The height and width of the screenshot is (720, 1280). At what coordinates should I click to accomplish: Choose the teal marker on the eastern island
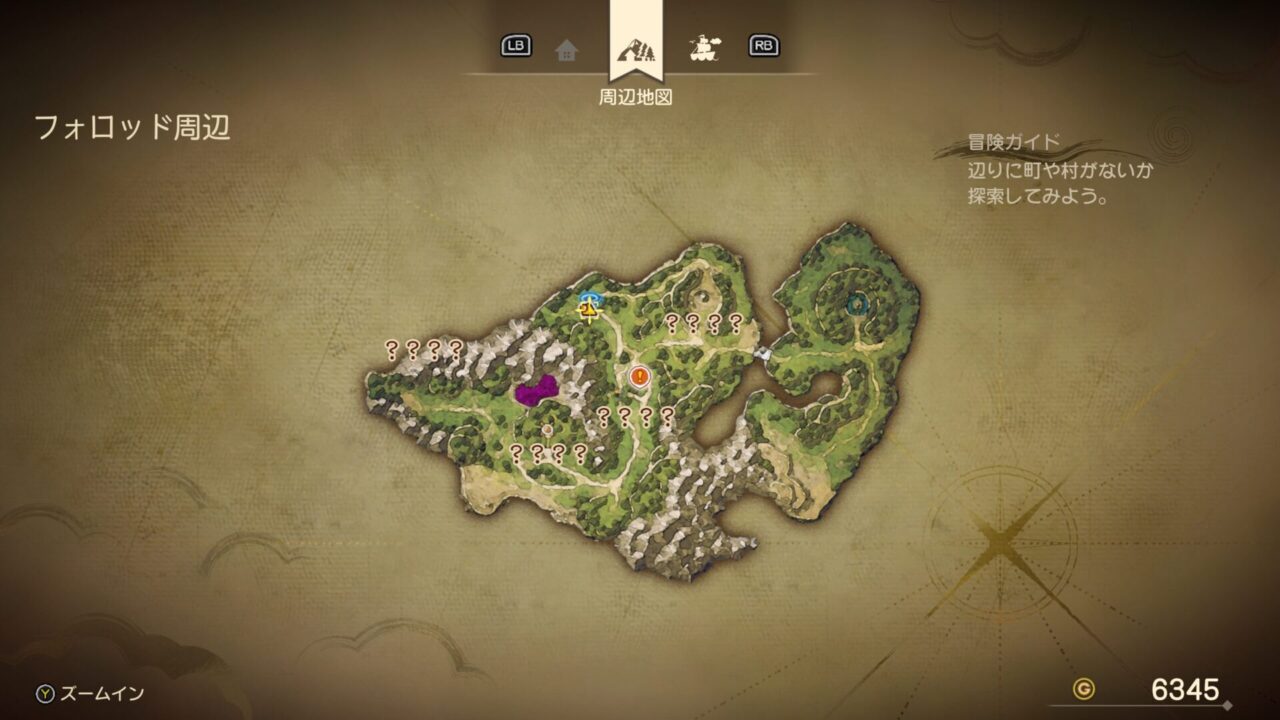[856, 304]
